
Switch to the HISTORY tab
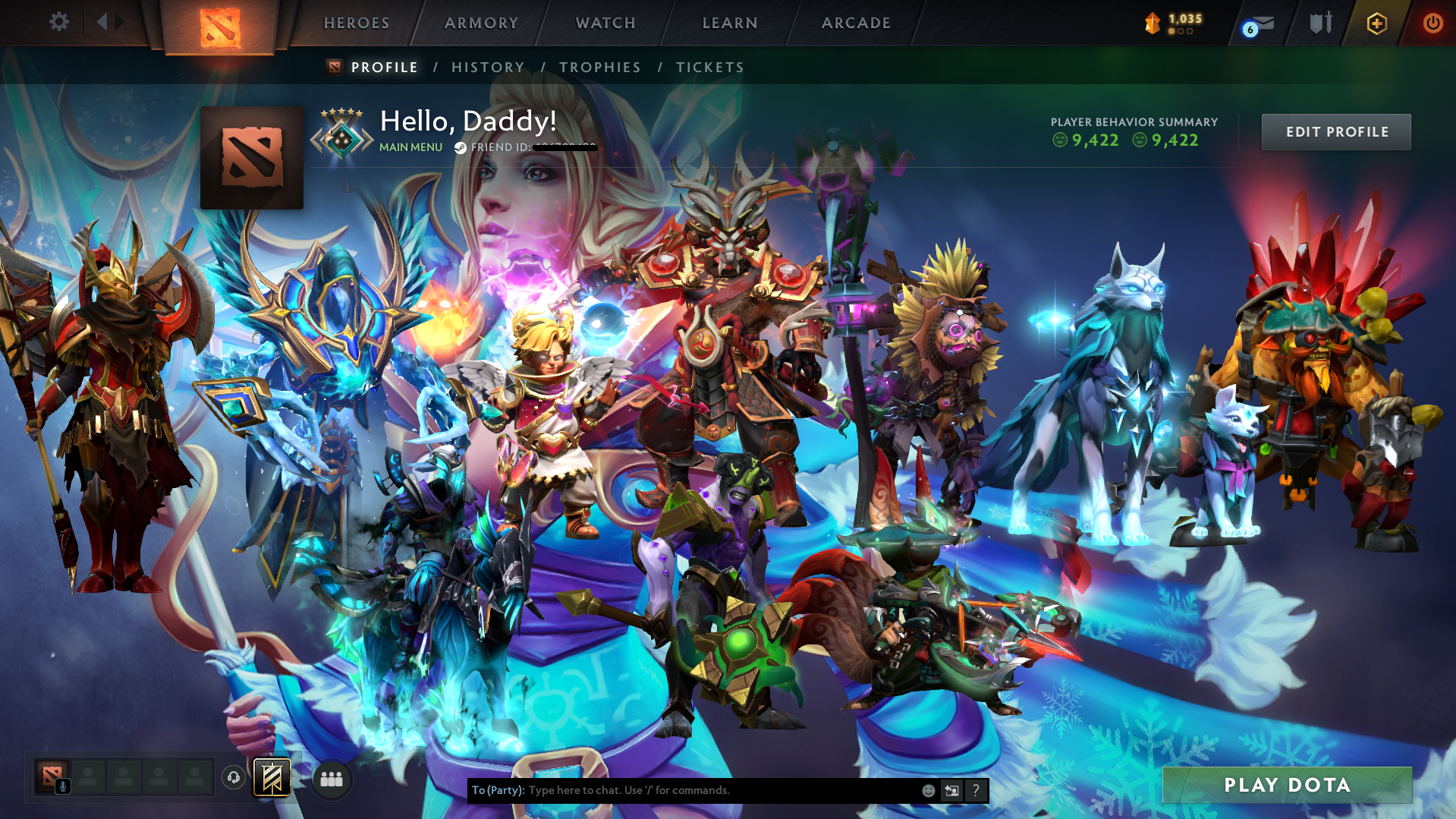click(487, 67)
